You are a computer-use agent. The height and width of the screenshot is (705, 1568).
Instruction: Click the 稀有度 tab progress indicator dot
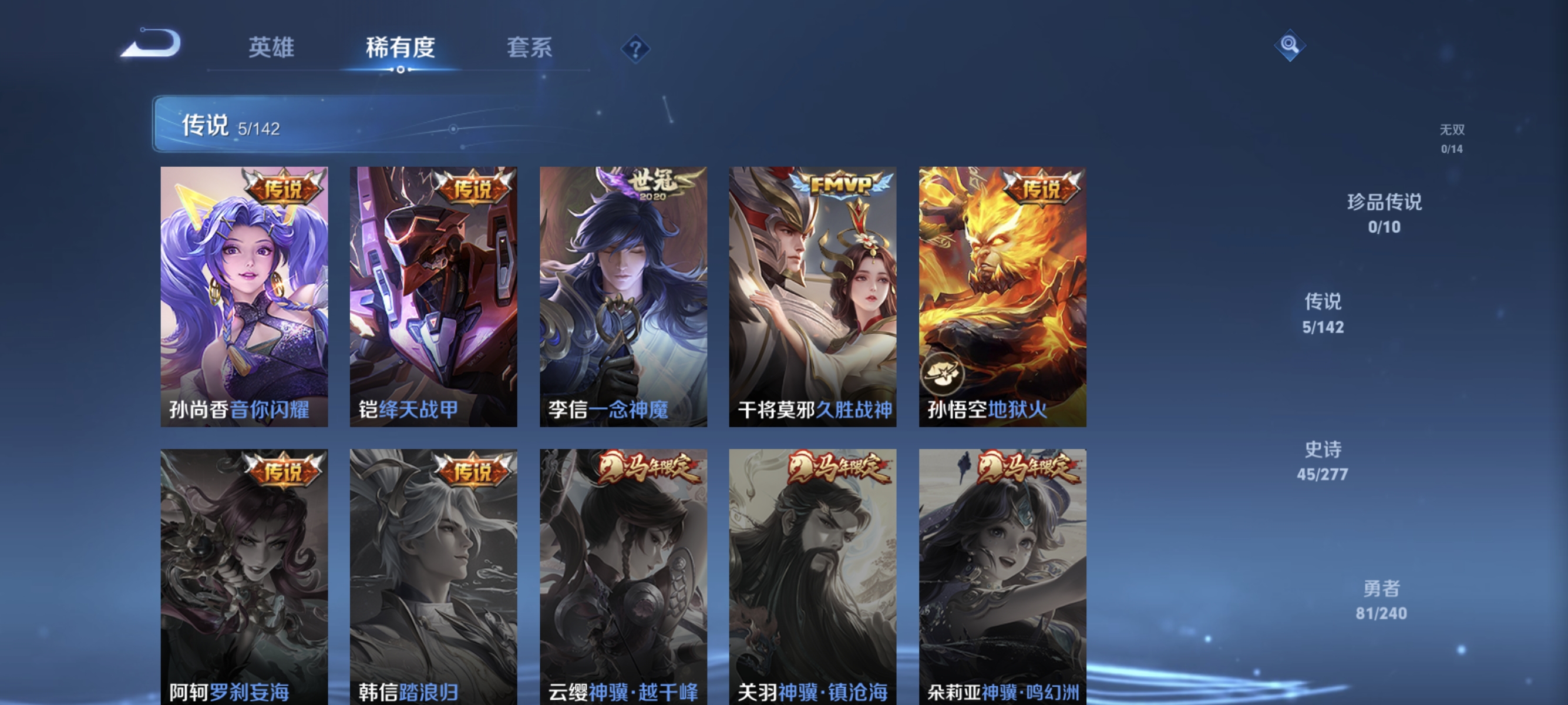[x=400, y=69]
